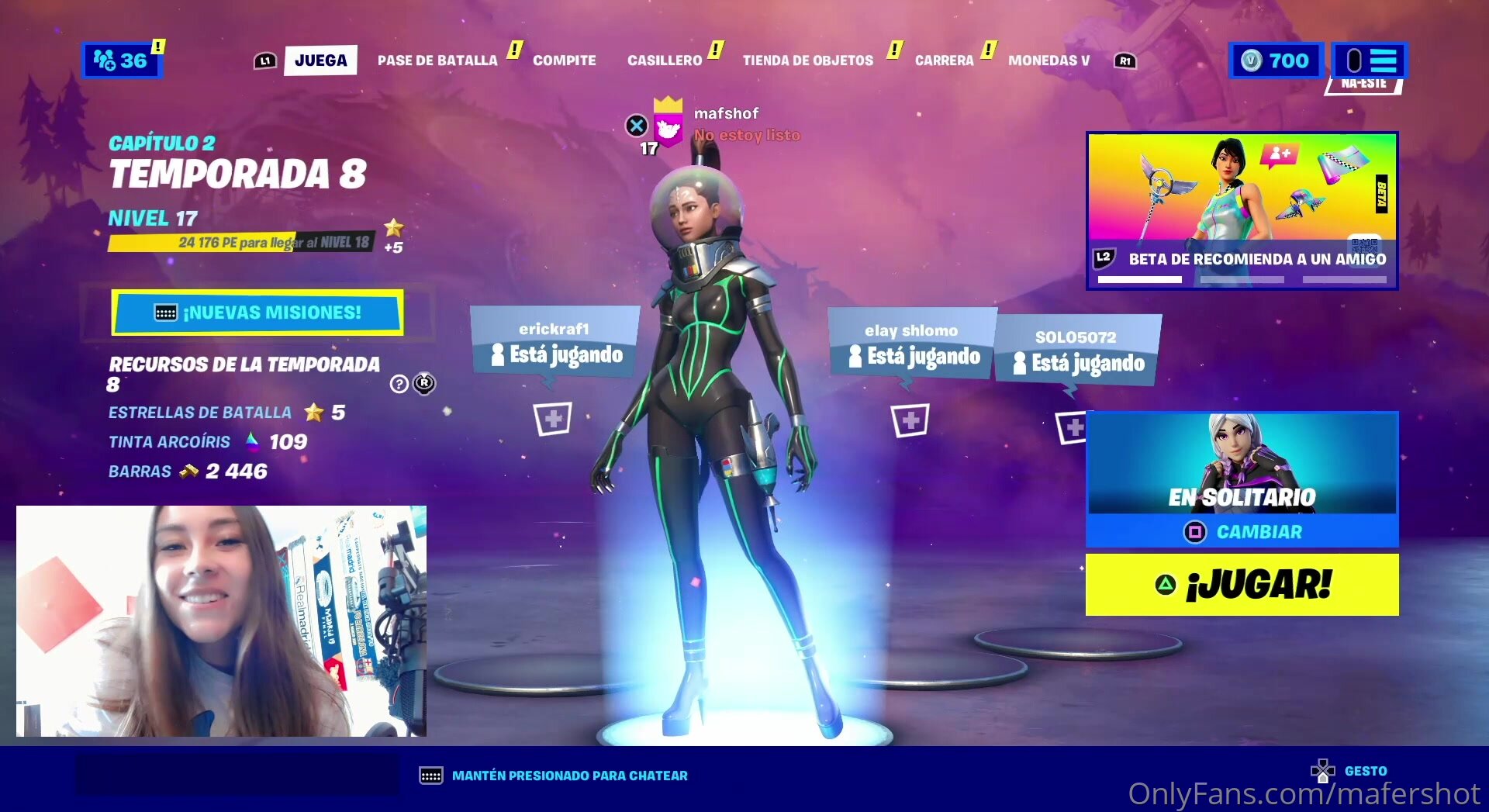Open the Nuevas Misiones button
This screenshot has height=812, width=1489.
click(257, 313)
